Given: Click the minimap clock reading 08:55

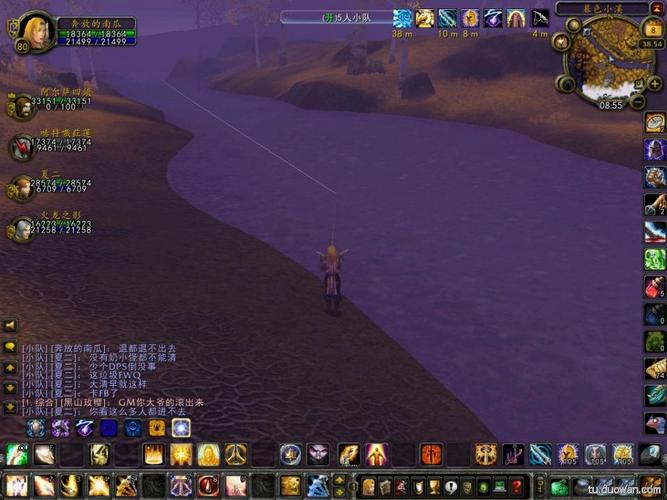Looking at the screenshot, I should [x=611, y=104].
